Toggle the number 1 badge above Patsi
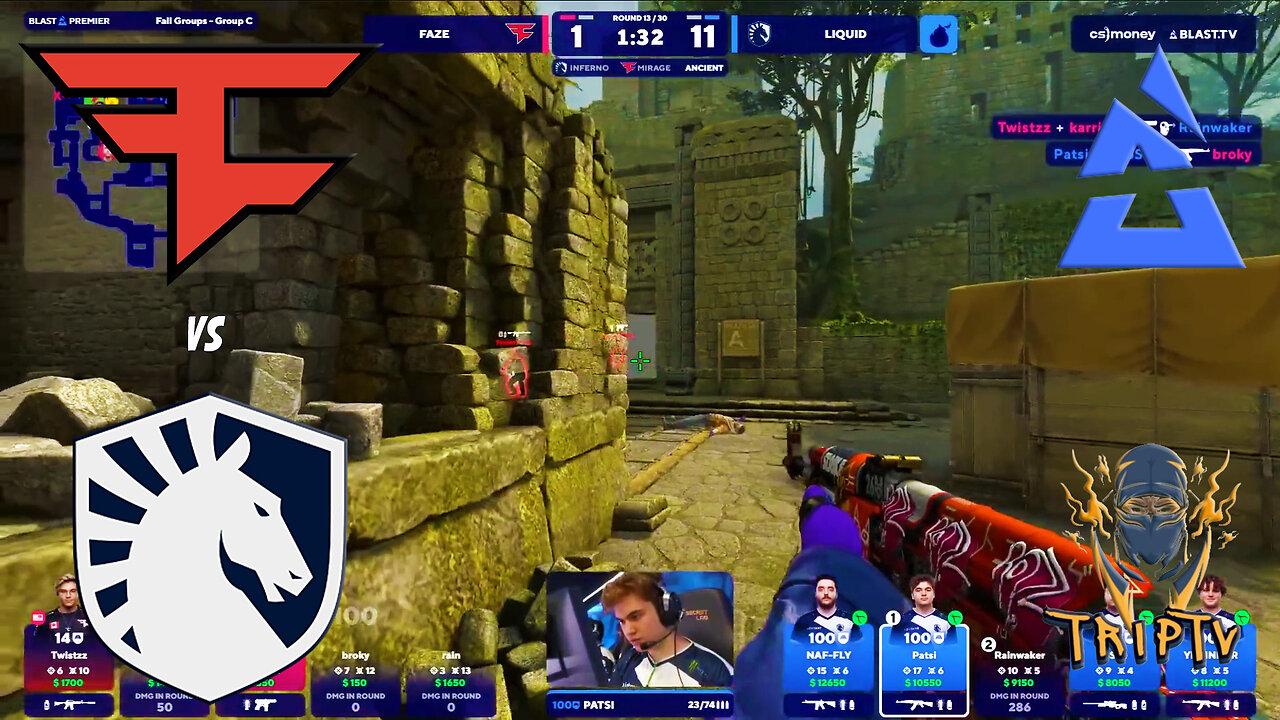The image size is (1280, 720). 892,618
